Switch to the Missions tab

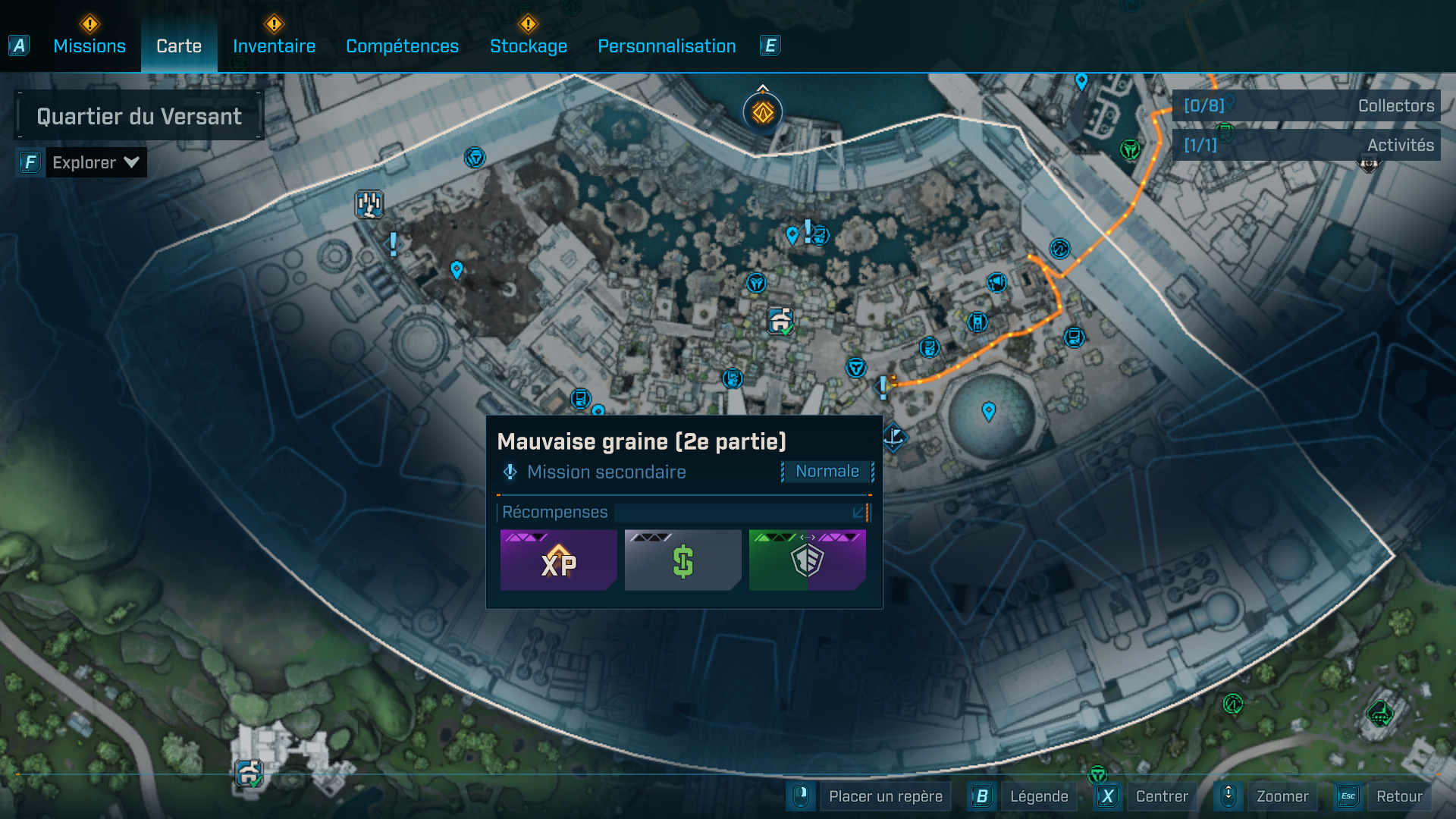(89, 46)
